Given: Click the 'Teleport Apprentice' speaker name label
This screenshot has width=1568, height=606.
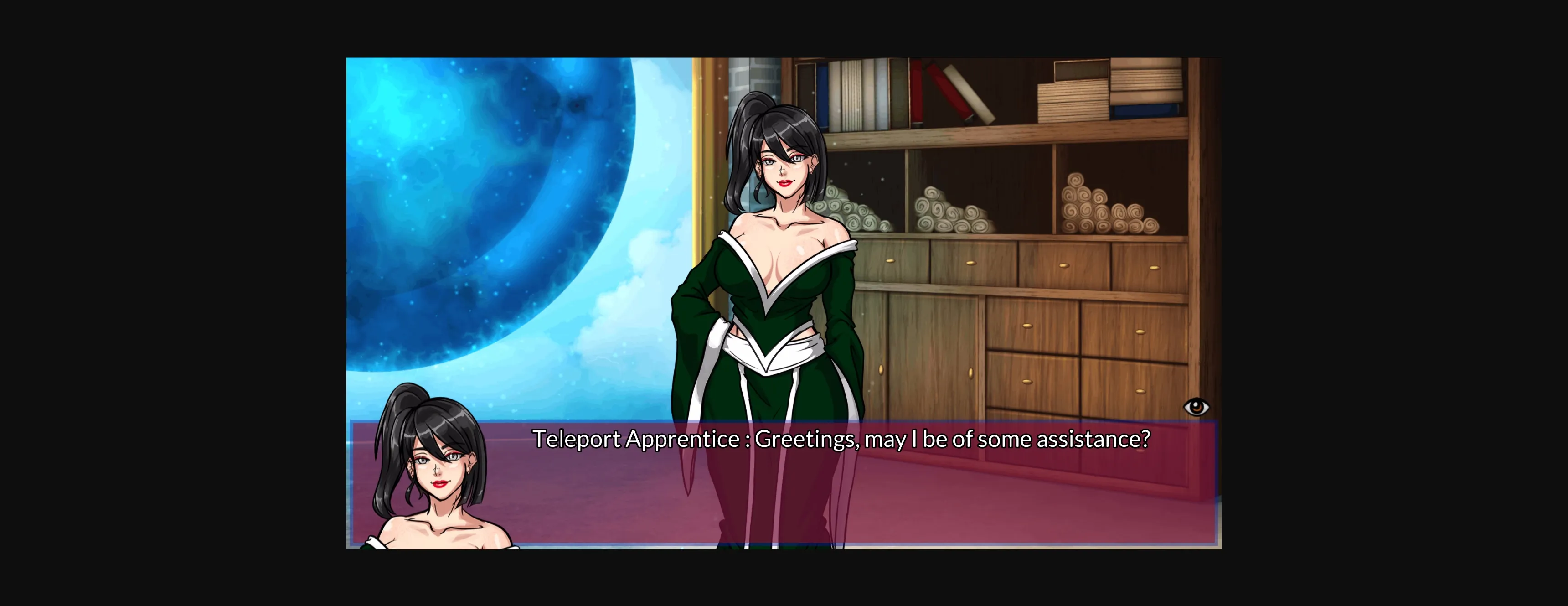Looking at the screenshot, I should coord(633,439).
